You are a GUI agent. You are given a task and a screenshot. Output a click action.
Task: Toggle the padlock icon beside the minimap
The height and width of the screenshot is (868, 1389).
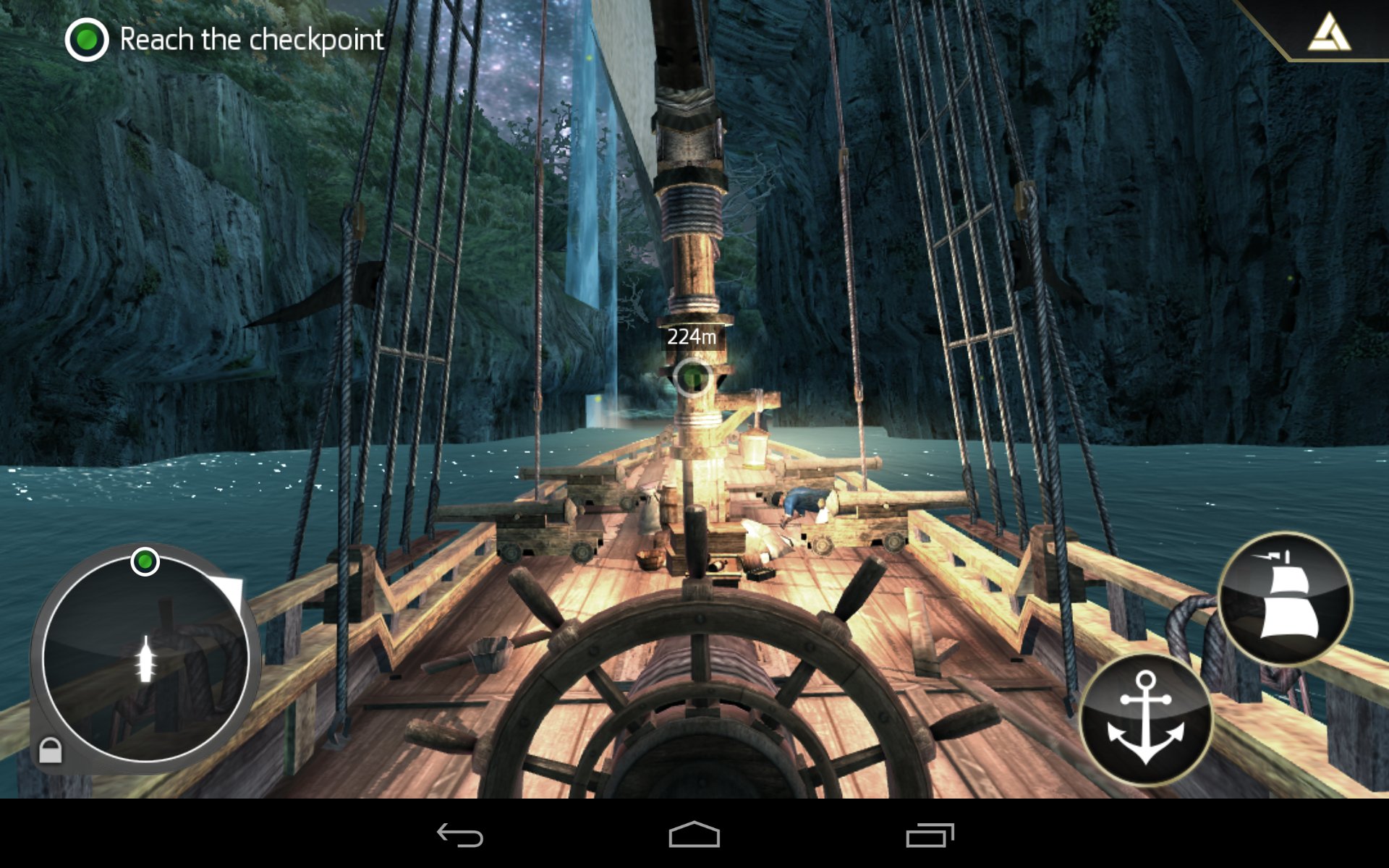point(50,750)
